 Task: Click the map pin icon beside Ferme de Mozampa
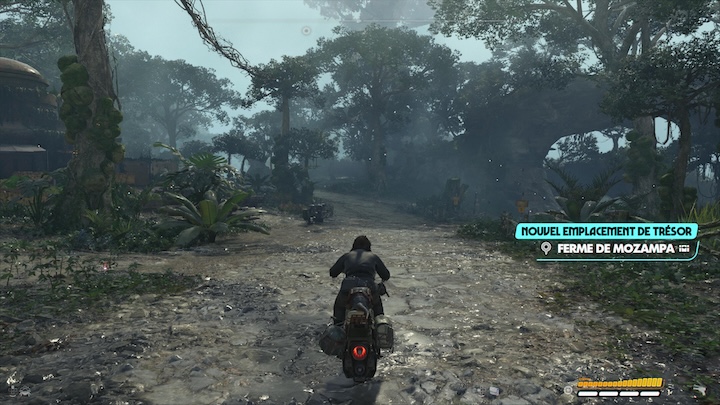(x=546, y=248)
